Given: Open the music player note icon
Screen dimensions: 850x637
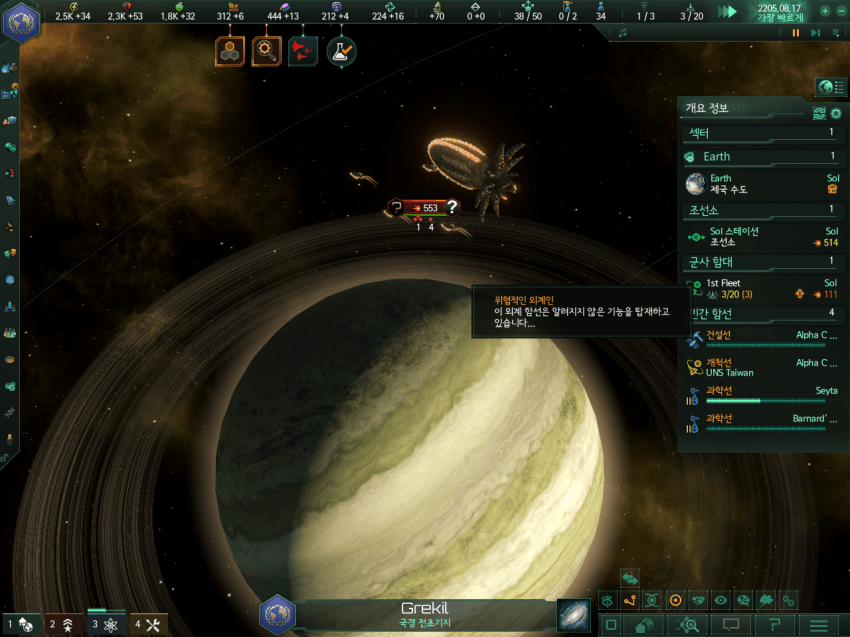Looking at the screenshot, I should 622,32.
